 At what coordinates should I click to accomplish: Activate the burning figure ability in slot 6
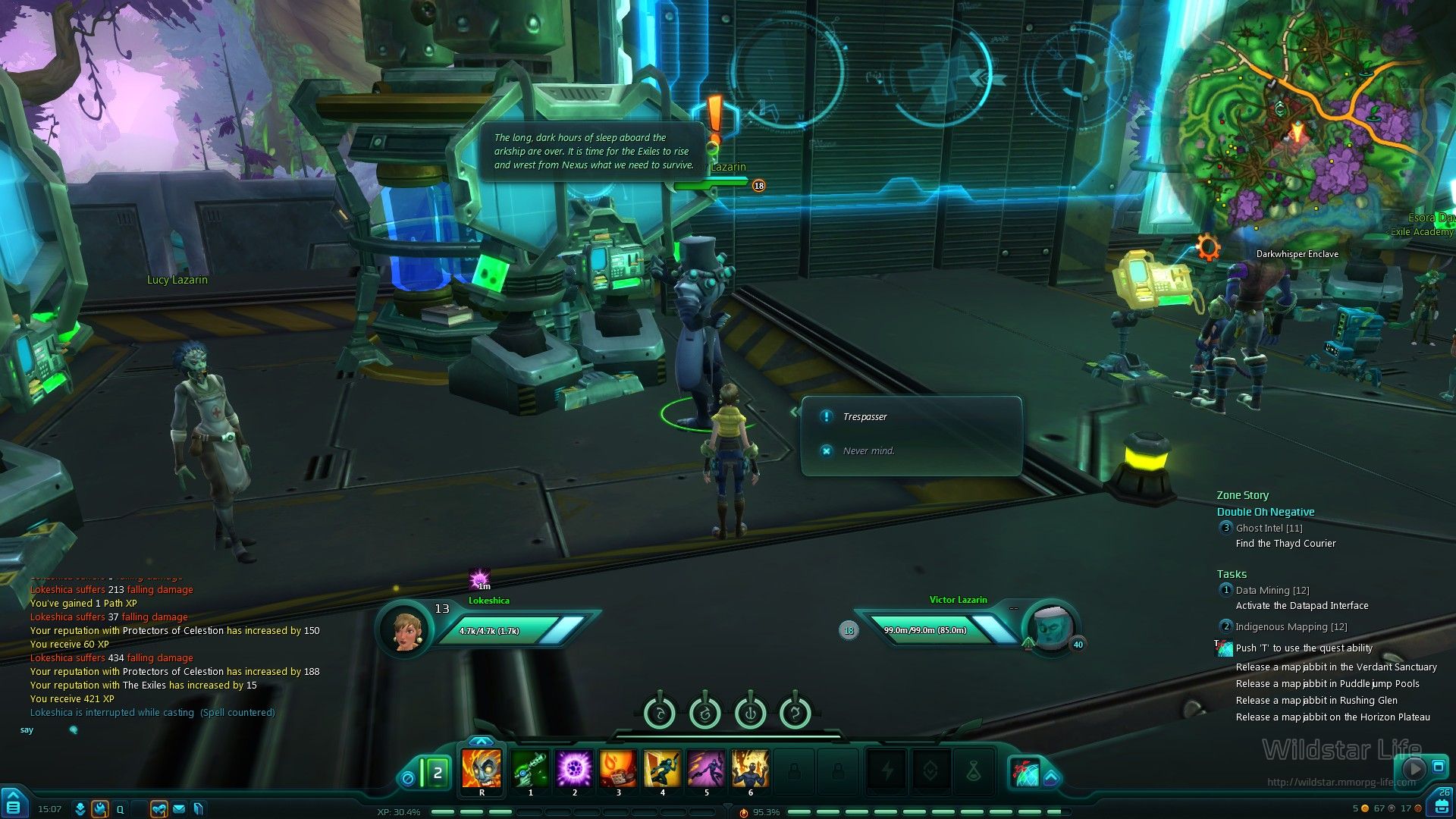point(751,769)
